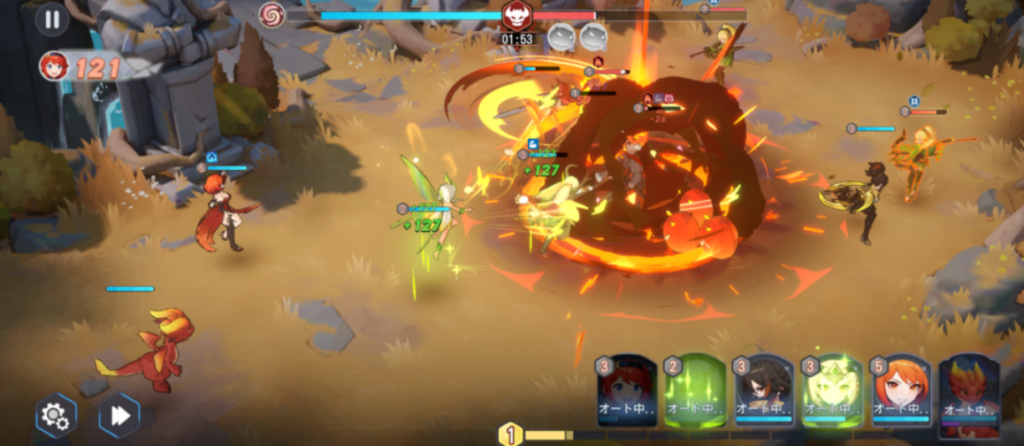Choose the red dragon unit card
1024x446 pixels.
[969, 392]
